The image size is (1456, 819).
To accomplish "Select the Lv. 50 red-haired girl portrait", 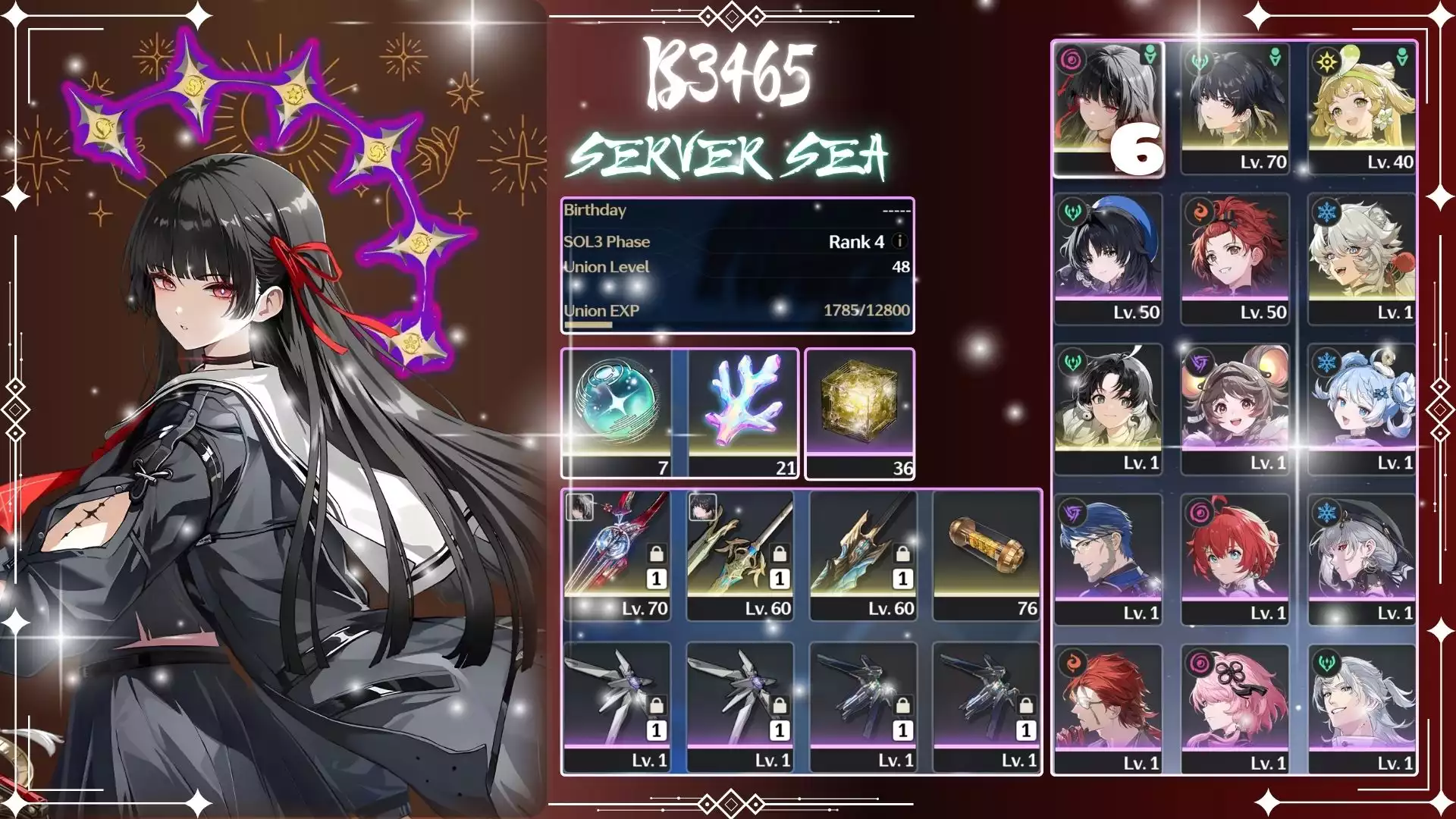I will coord(1235,258).
